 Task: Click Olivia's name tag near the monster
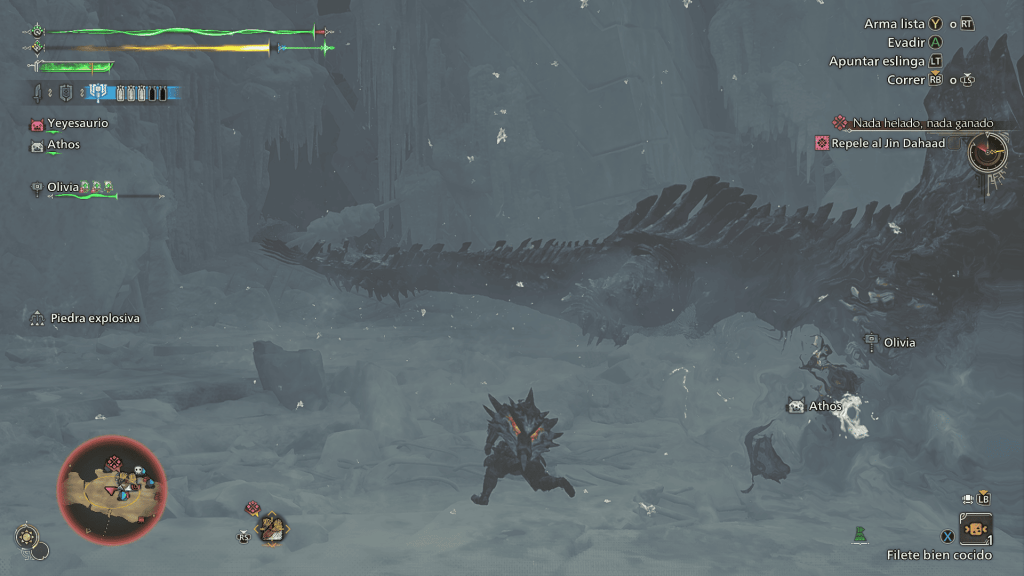pos(898,342)
